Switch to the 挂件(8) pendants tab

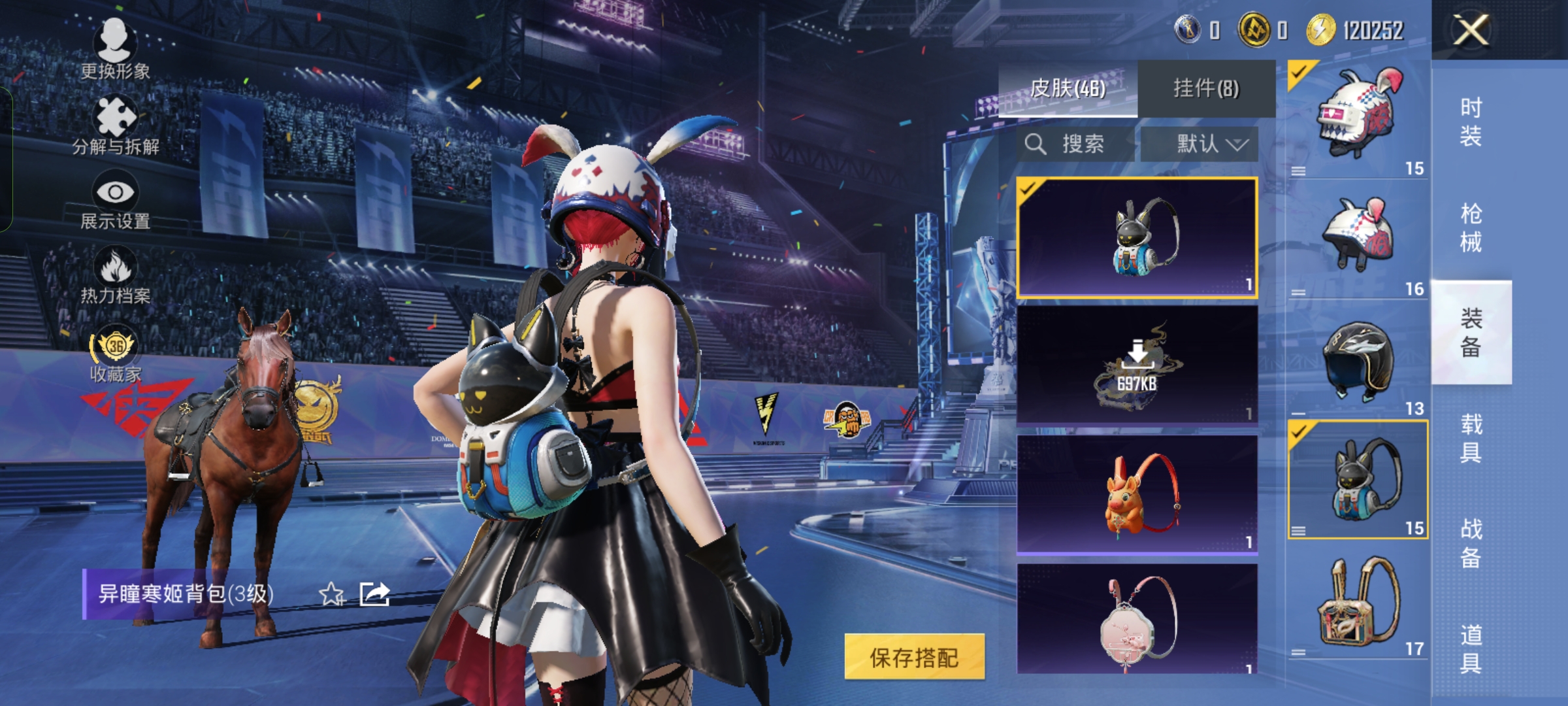click(1206, 89)
